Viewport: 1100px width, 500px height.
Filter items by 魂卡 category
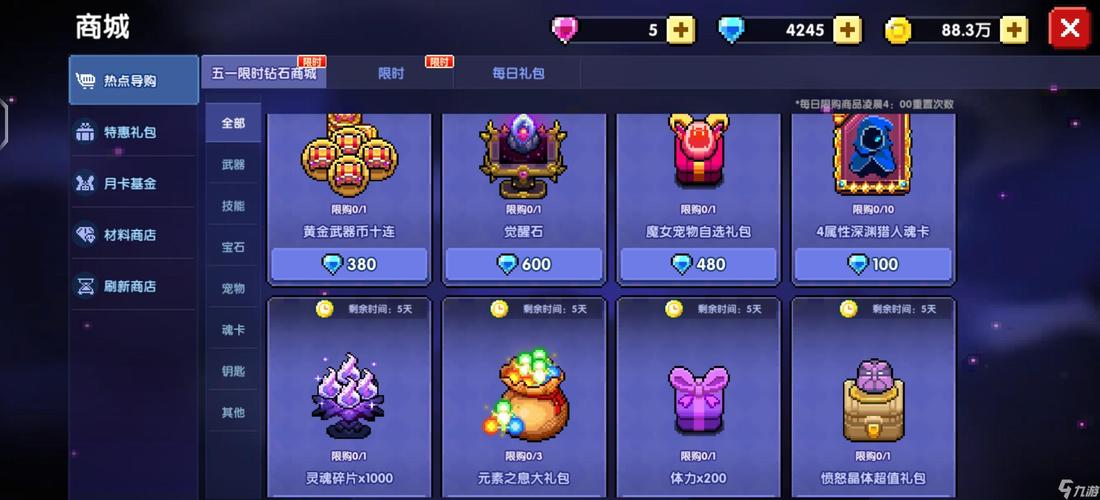pyautogui.click(x=233, y=329)
